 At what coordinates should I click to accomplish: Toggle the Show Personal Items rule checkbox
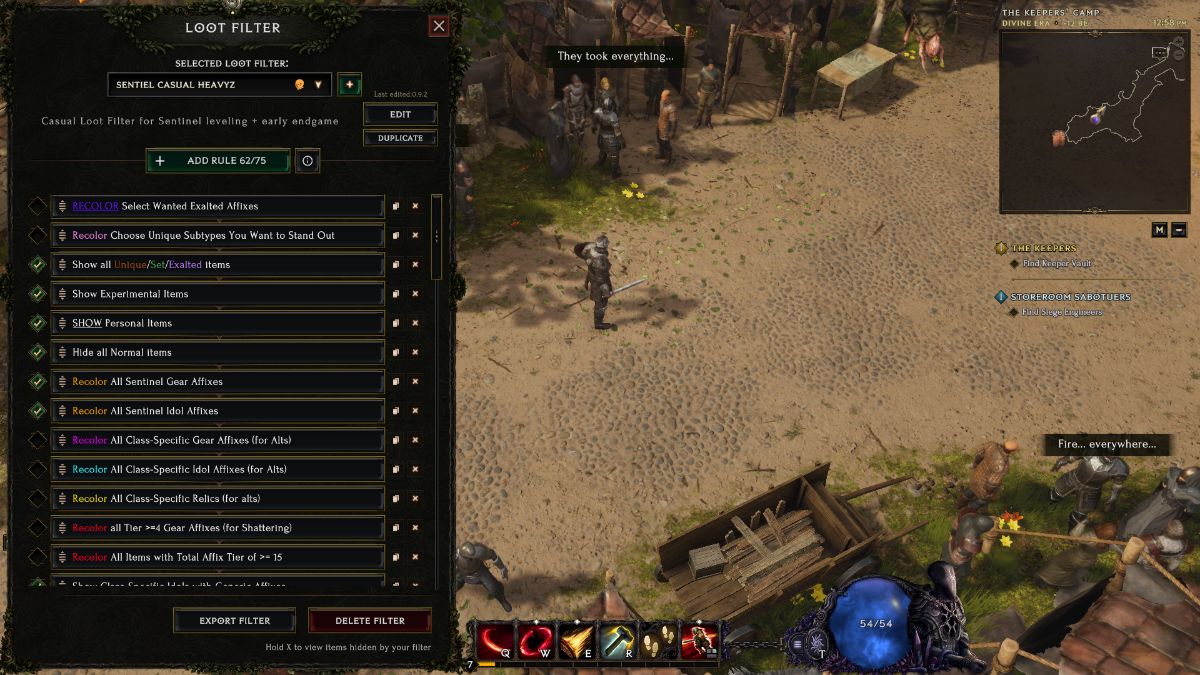click(x=37, y=324)
